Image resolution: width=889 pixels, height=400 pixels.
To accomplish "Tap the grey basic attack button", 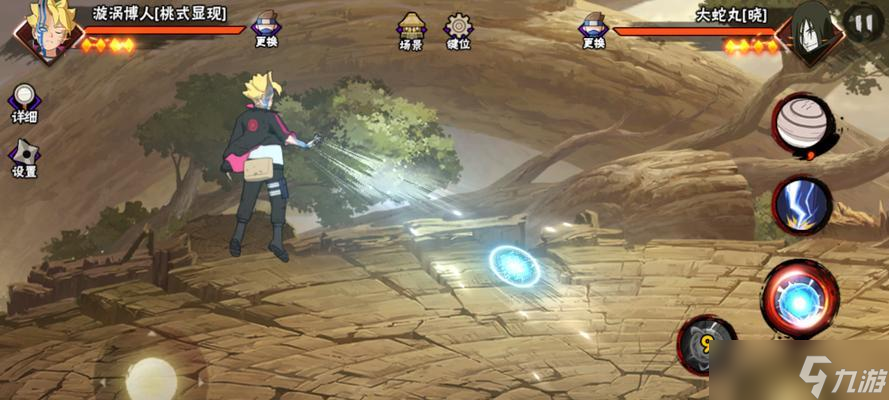I will click(708, 345).
